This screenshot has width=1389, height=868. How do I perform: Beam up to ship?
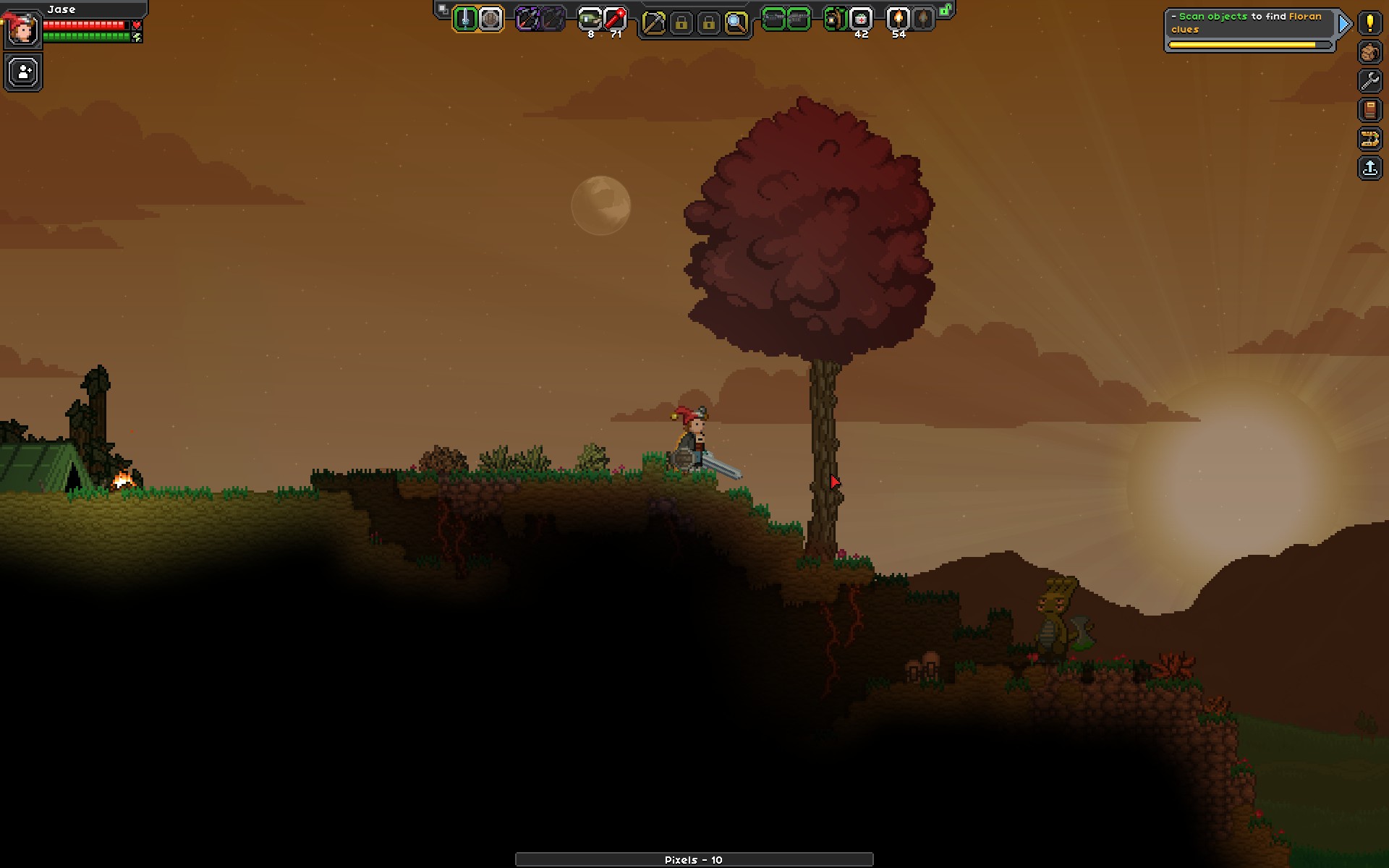[x=1369, y=168]
